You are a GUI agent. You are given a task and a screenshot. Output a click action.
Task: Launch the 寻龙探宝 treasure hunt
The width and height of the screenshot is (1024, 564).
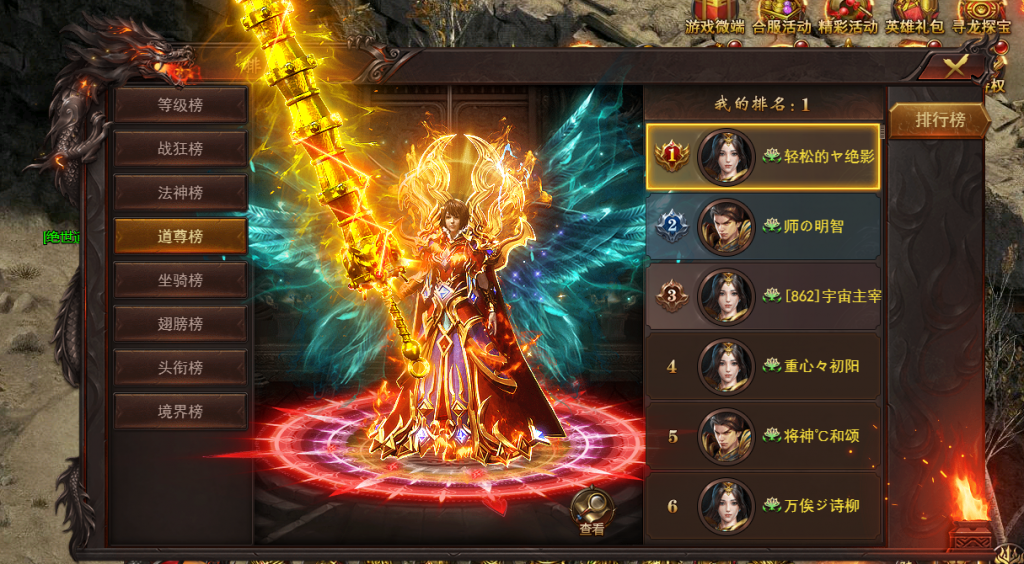[979, 18]
